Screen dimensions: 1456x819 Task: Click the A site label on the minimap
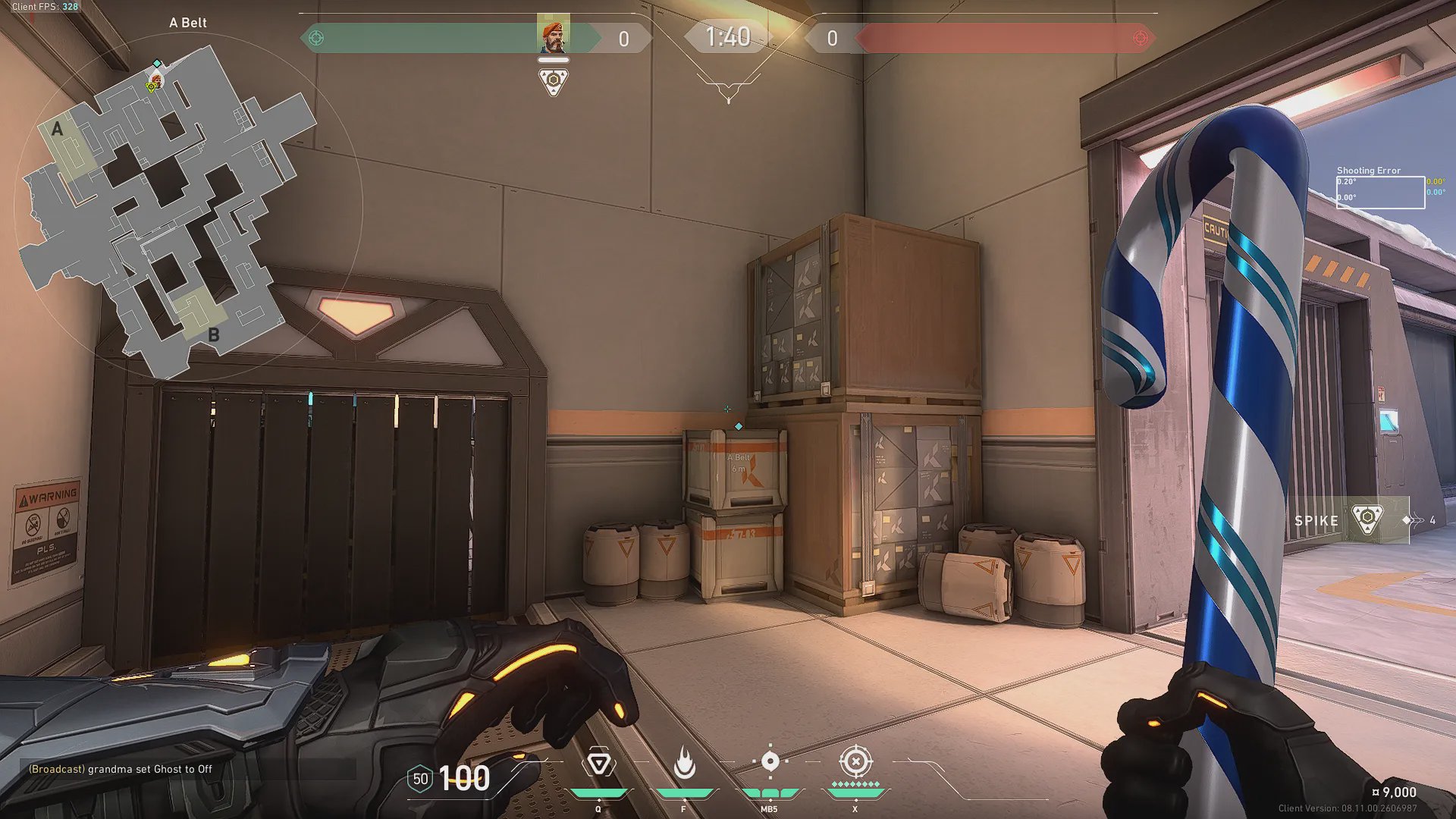(58, 130)
